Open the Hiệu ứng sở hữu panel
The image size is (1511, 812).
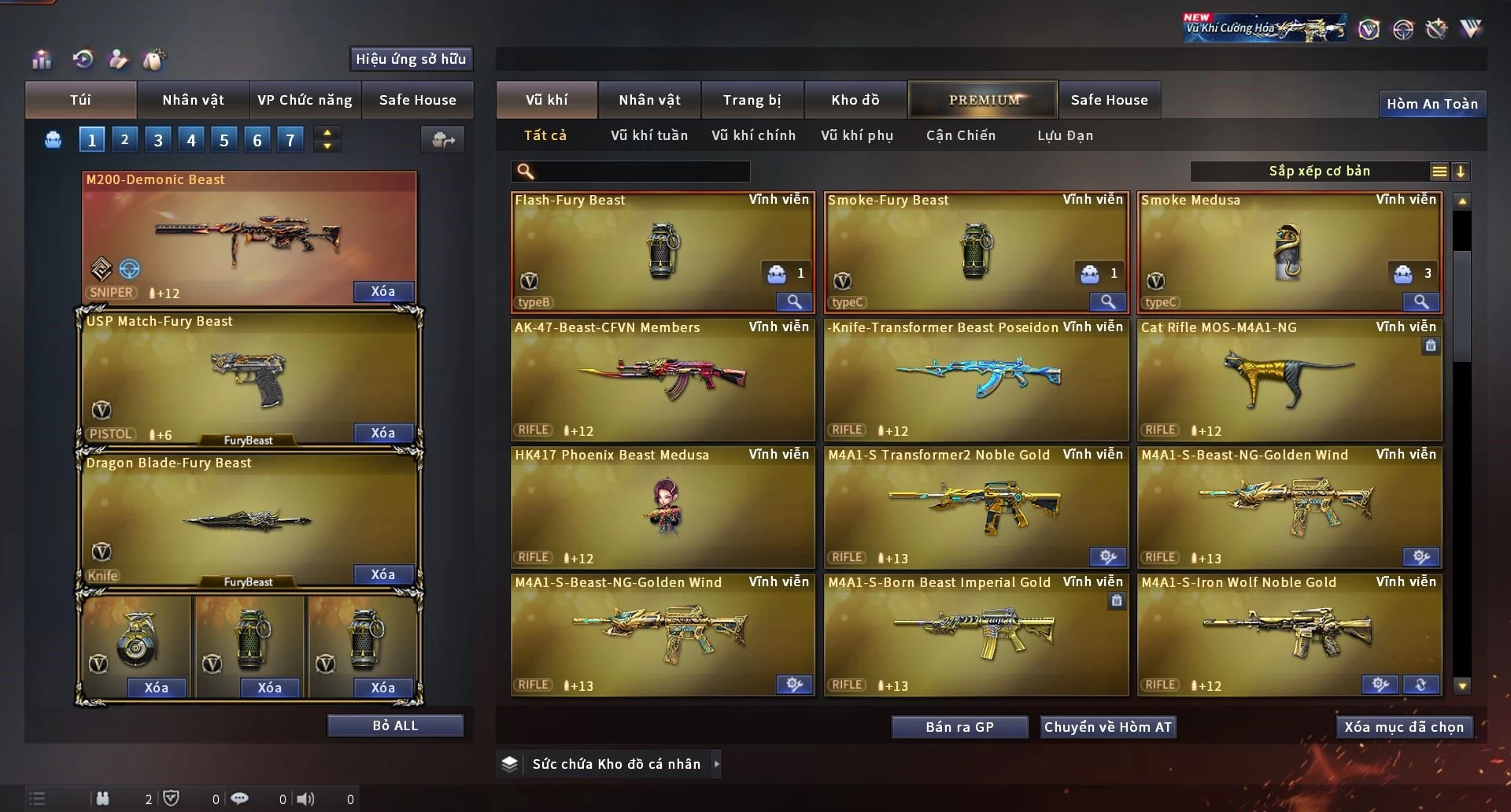point(410,59)
